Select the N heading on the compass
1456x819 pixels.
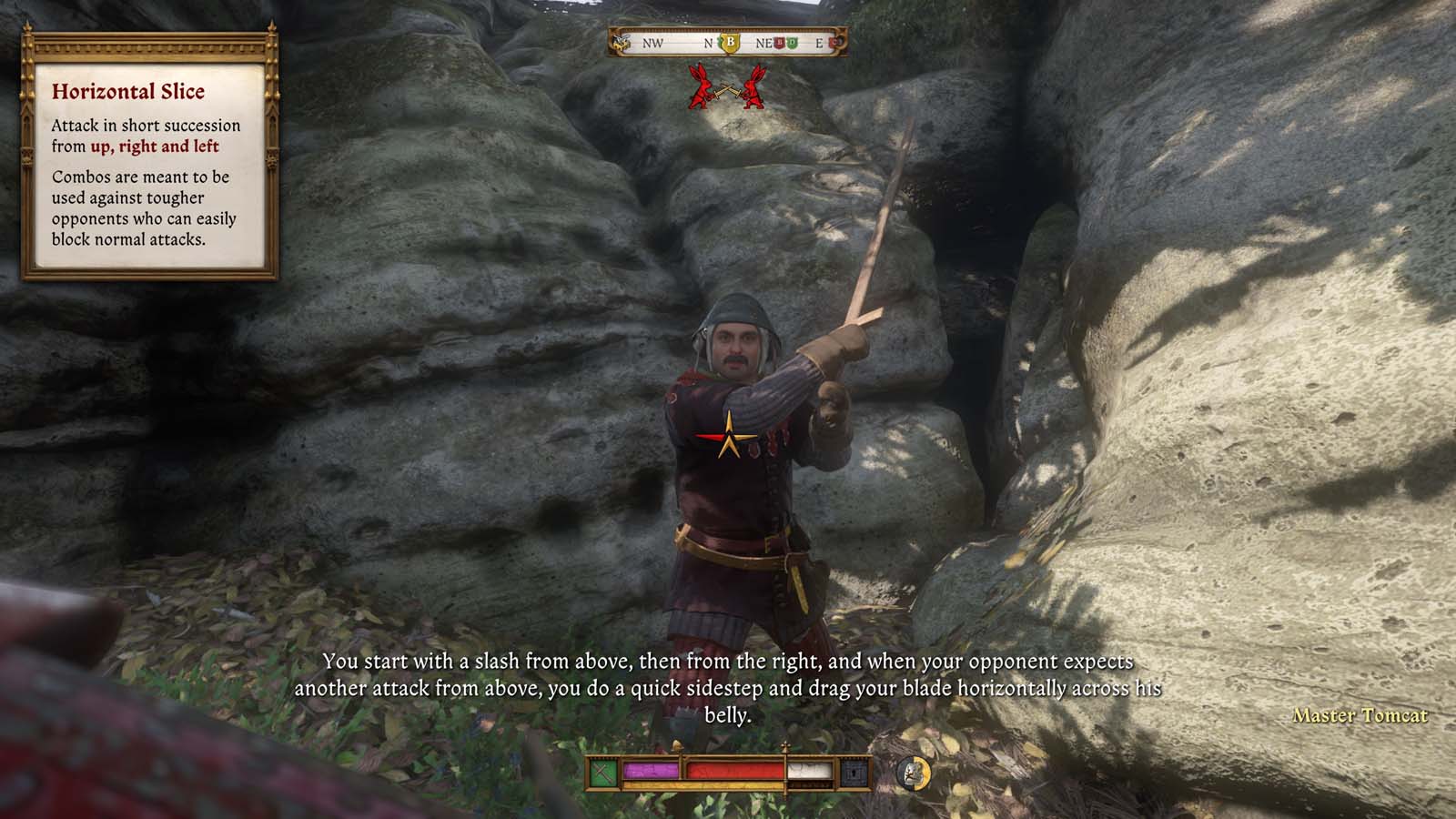point(708,43)
